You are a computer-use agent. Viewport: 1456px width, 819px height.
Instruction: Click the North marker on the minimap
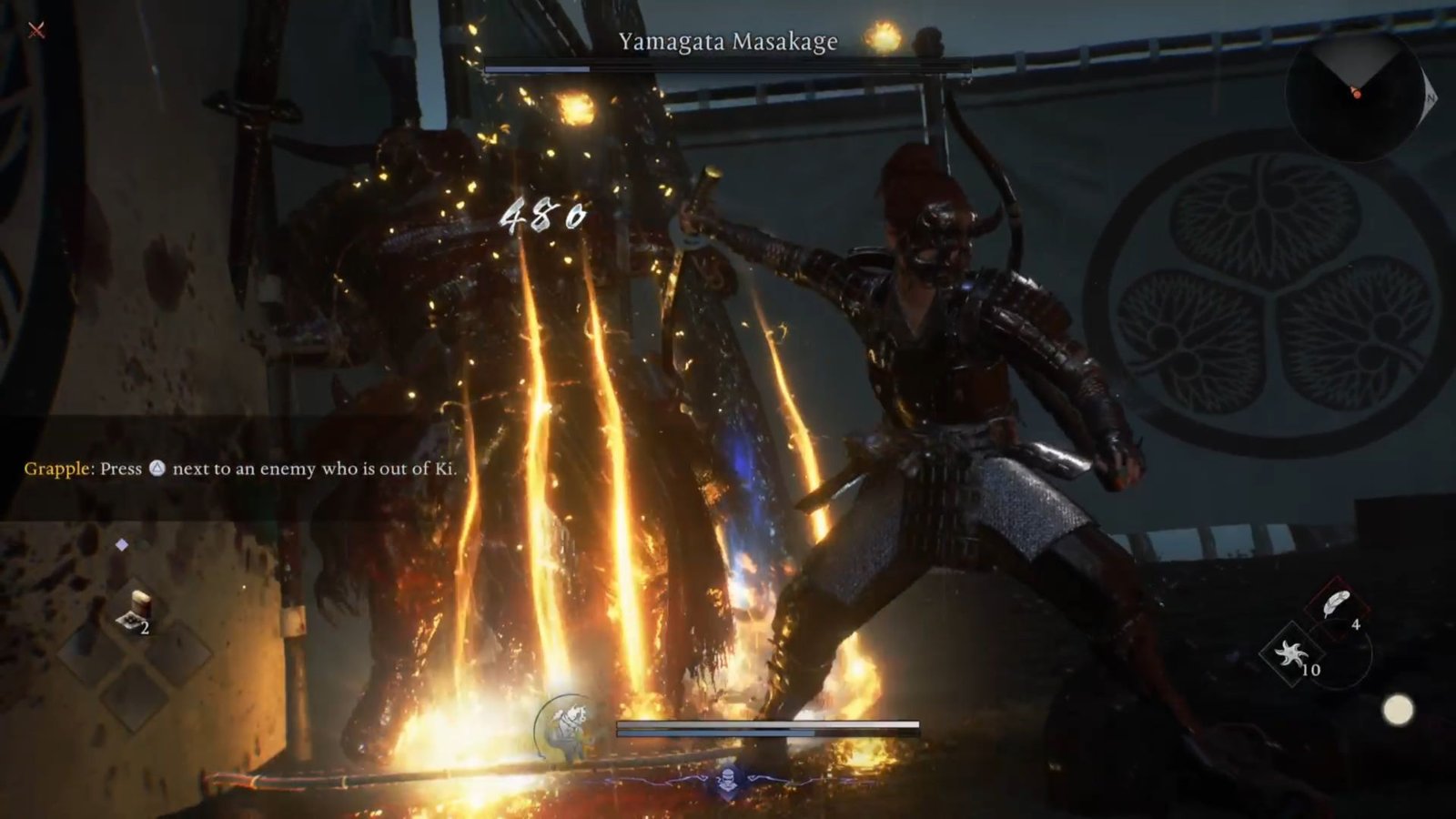(x=1431, y=97)
